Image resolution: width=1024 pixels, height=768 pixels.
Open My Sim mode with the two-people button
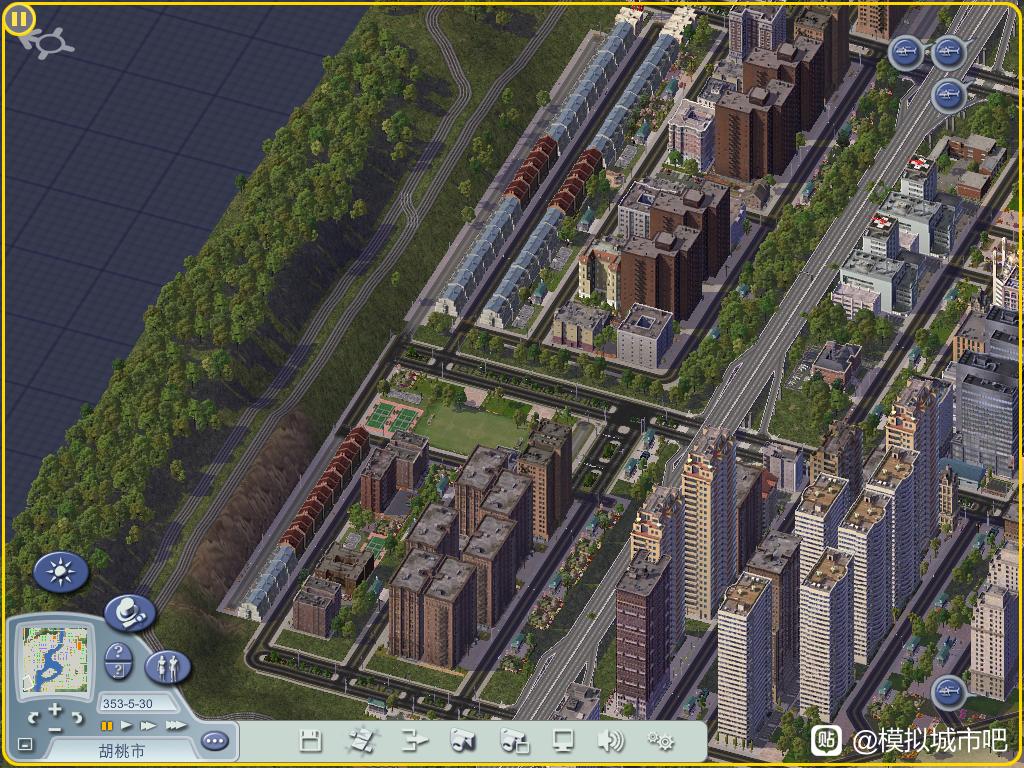click(x=167, y=665)
